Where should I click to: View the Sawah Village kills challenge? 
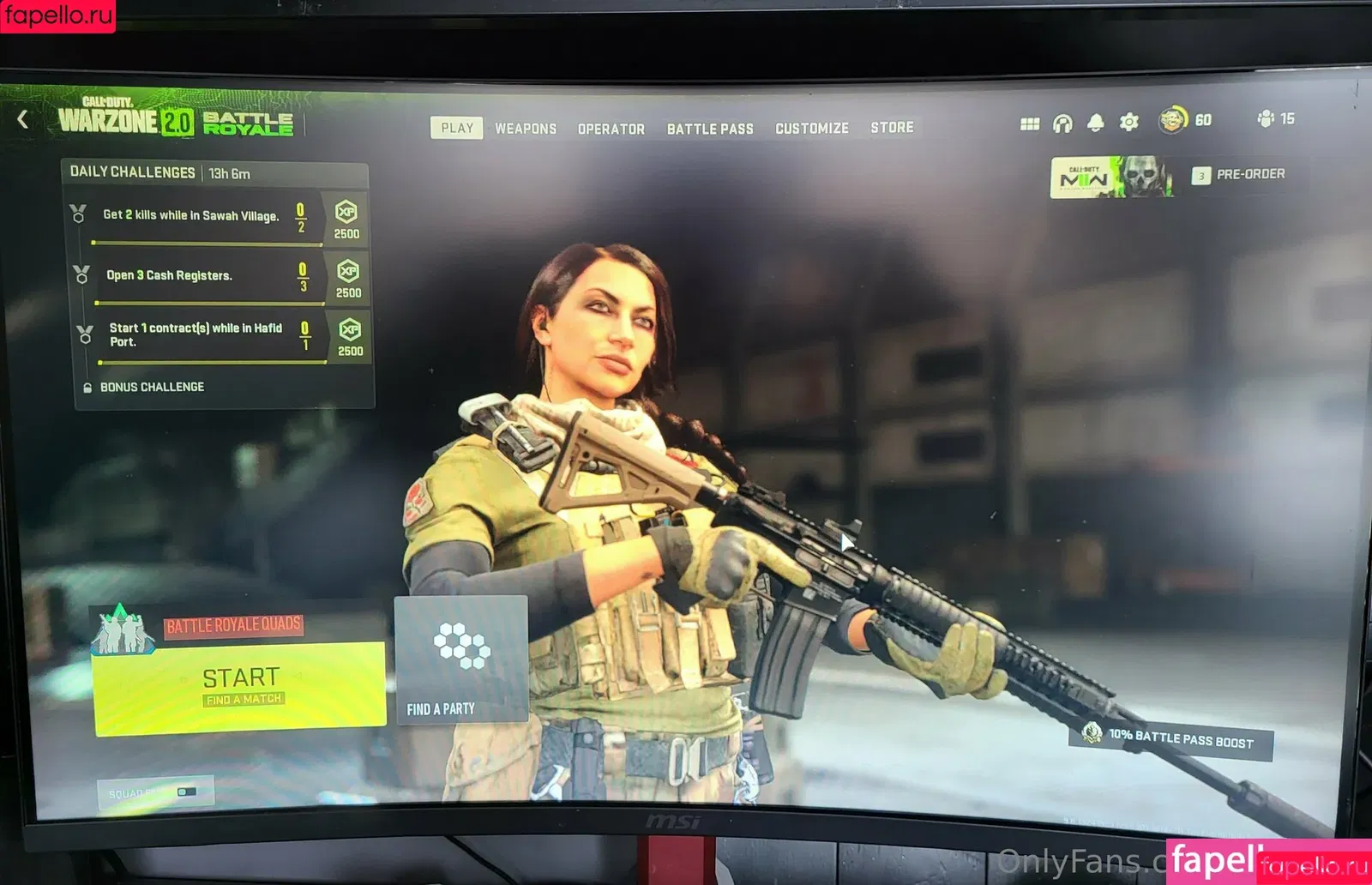tap(190, 215)
